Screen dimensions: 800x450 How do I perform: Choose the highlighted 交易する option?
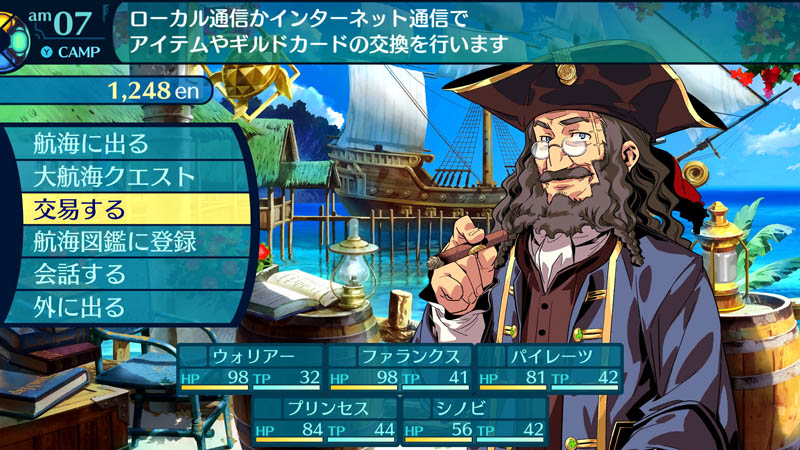120,209
